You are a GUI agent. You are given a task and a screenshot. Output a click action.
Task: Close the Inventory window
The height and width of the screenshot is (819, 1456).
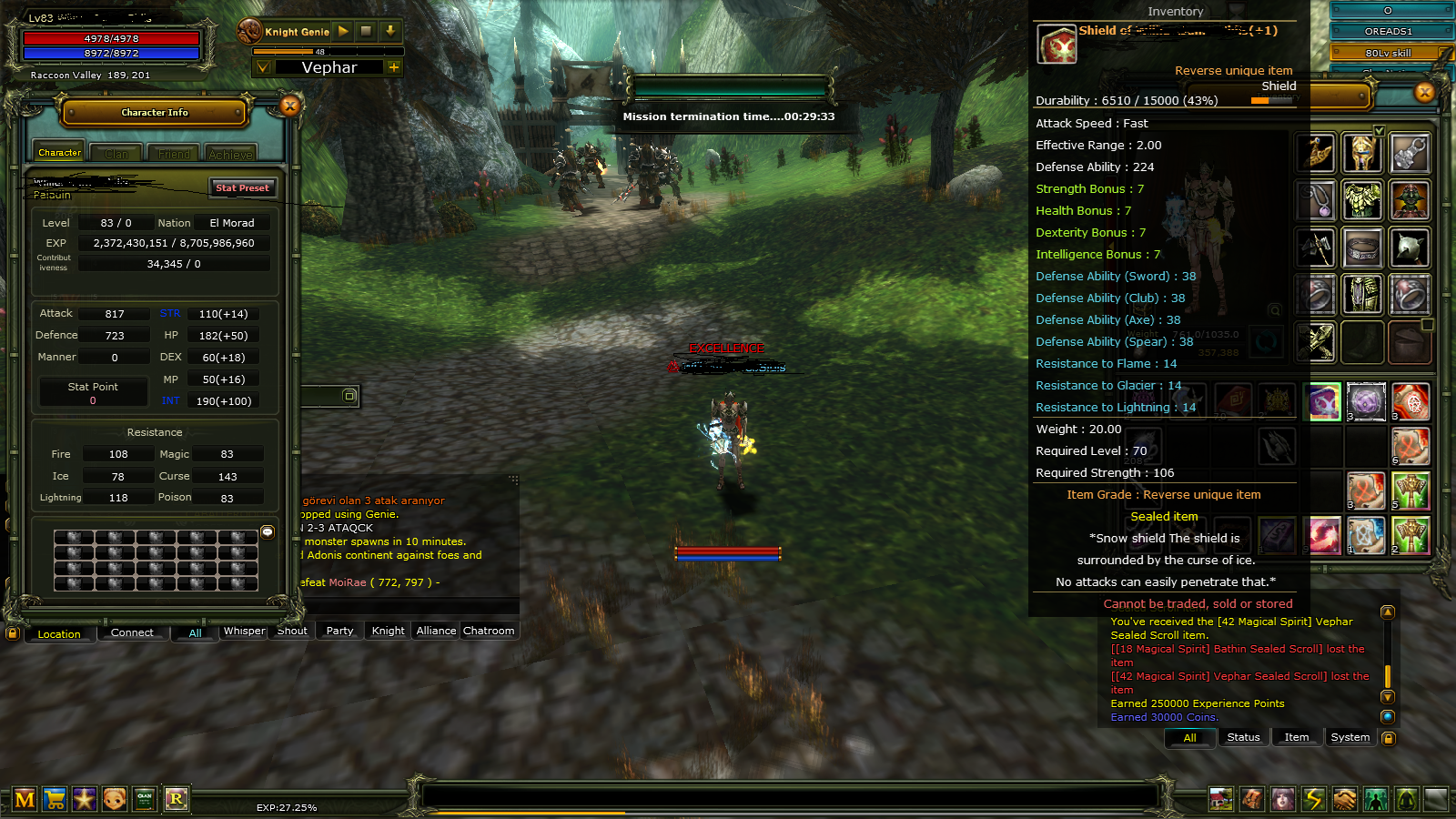[x=1425, y=92]
